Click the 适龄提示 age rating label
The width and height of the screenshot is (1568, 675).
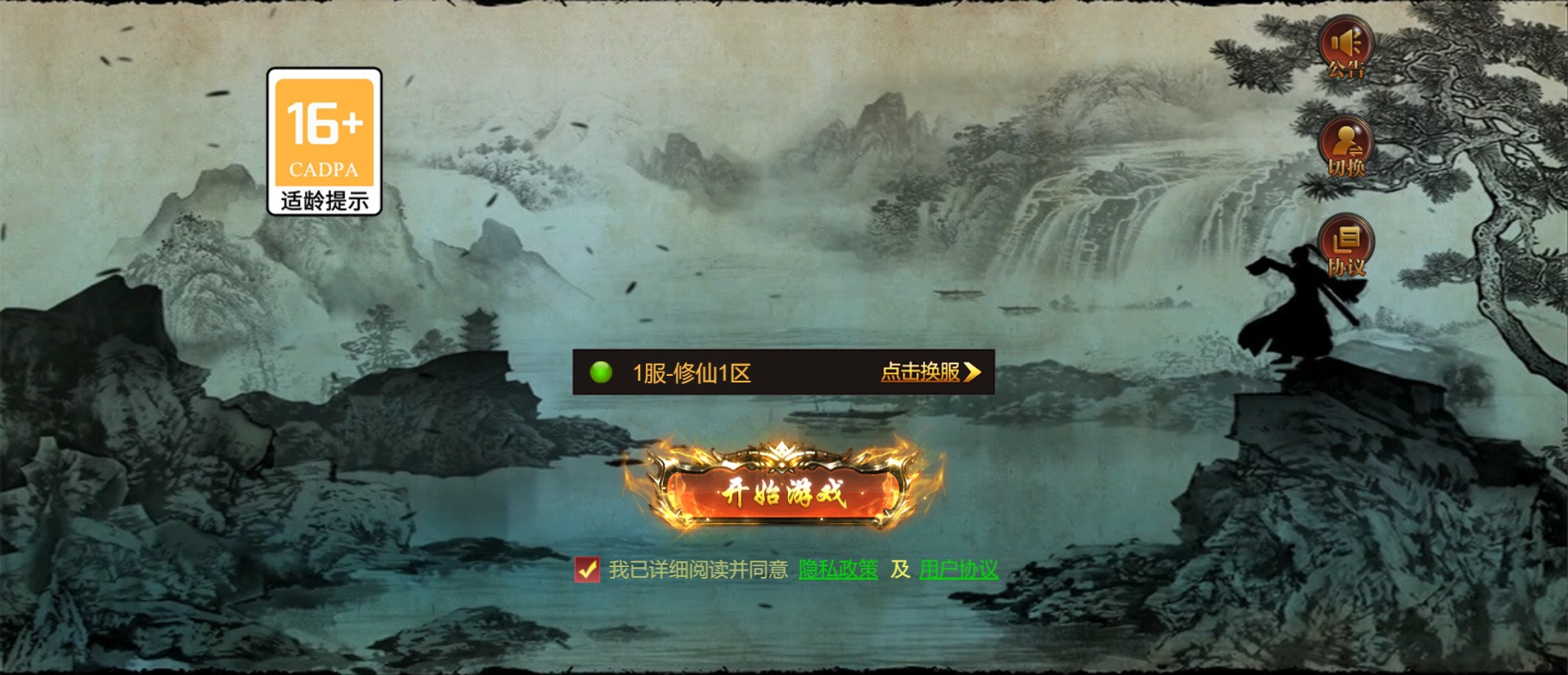coord(324,197)
